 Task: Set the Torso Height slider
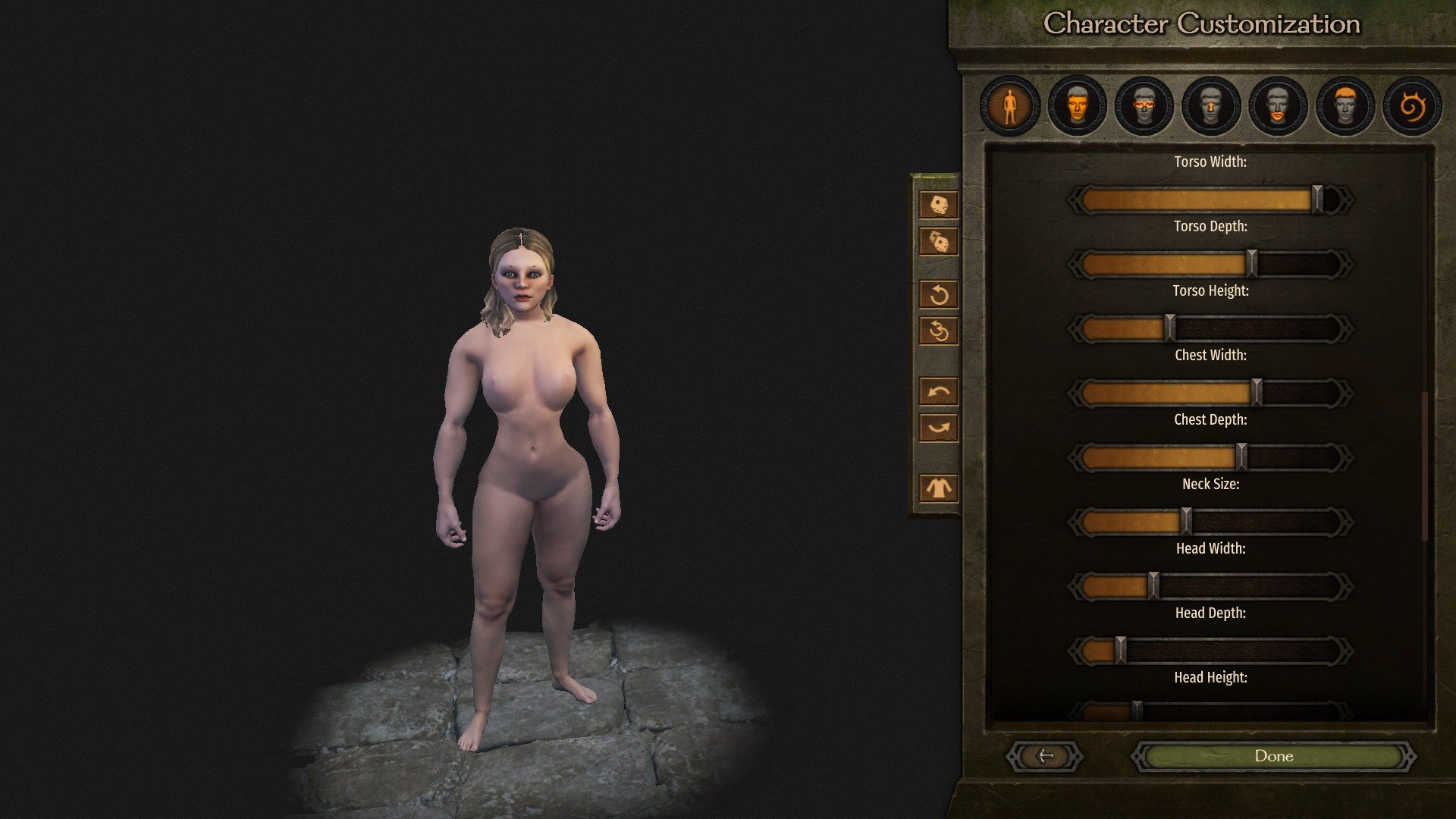(x=1169, y=329)
